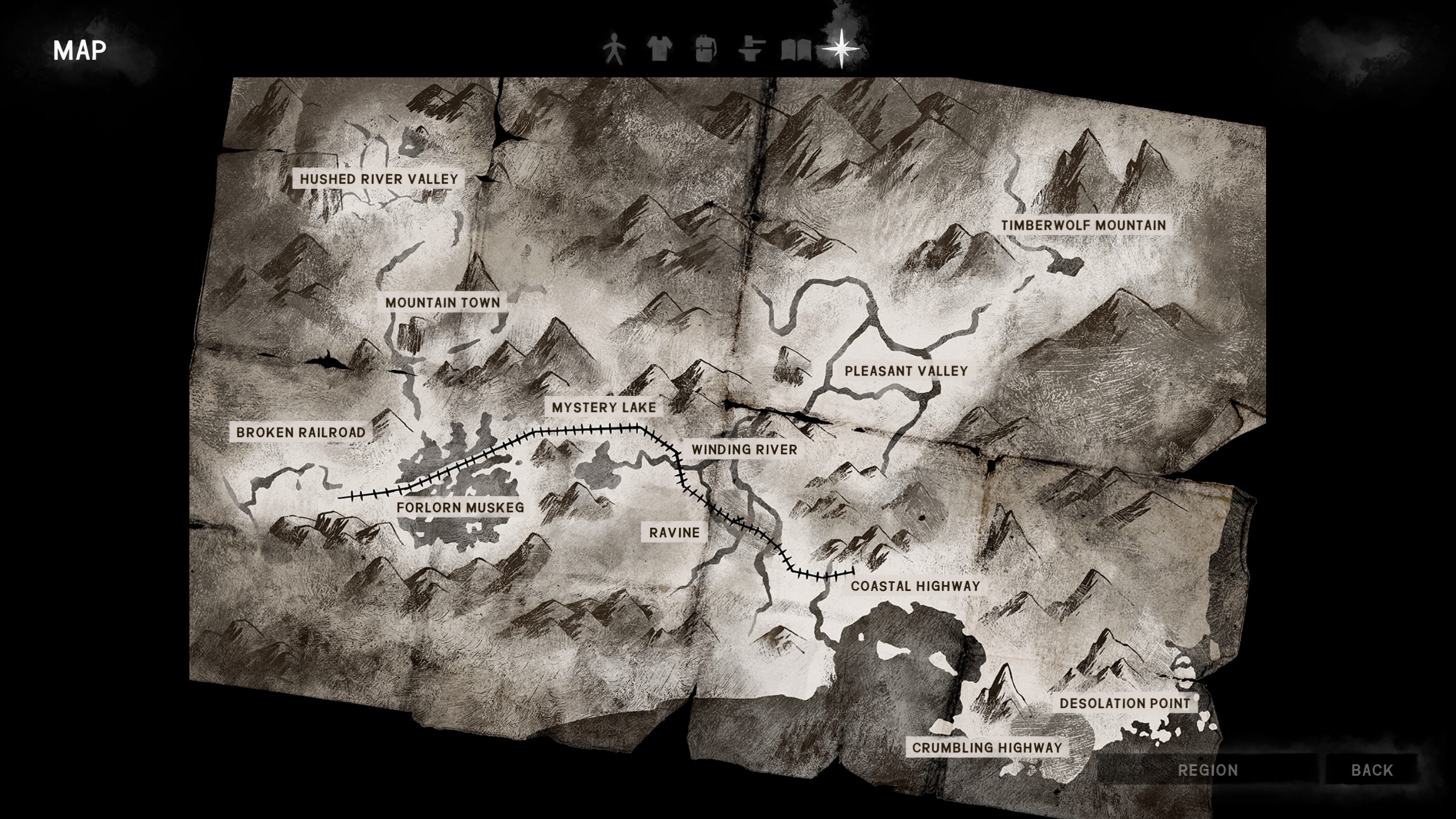Image resolution: width=1456 pixels, height=819 pixels.
Task: Open the backpack Inventory tab
Action: [x=705, y=49]
